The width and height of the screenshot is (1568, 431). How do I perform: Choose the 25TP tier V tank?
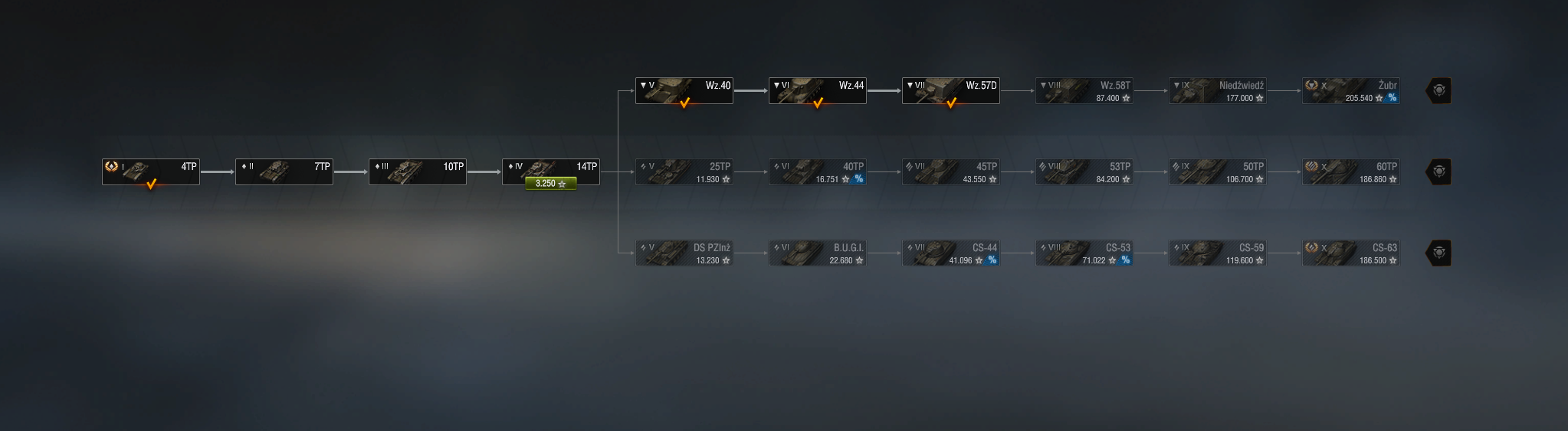684,171
